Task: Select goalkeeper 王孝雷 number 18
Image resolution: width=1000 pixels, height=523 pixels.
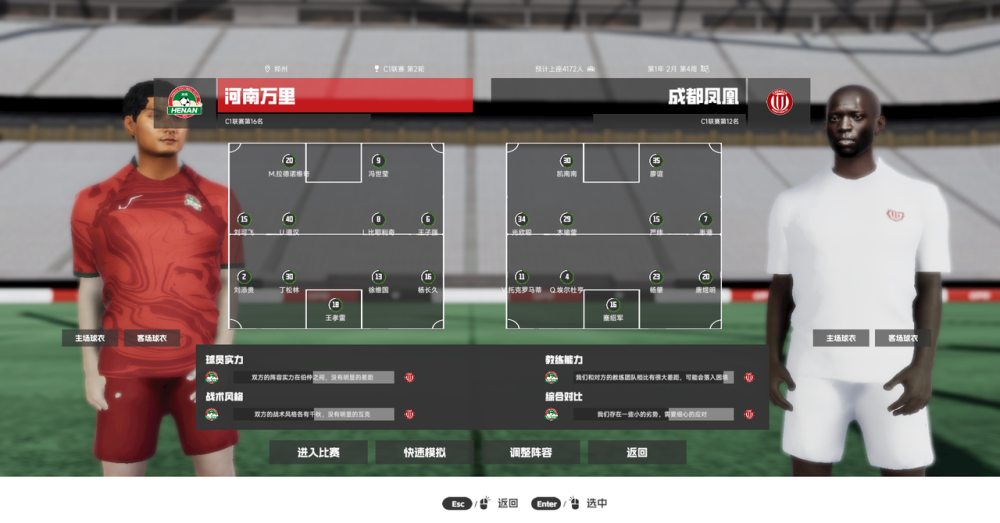Action: 335,305
